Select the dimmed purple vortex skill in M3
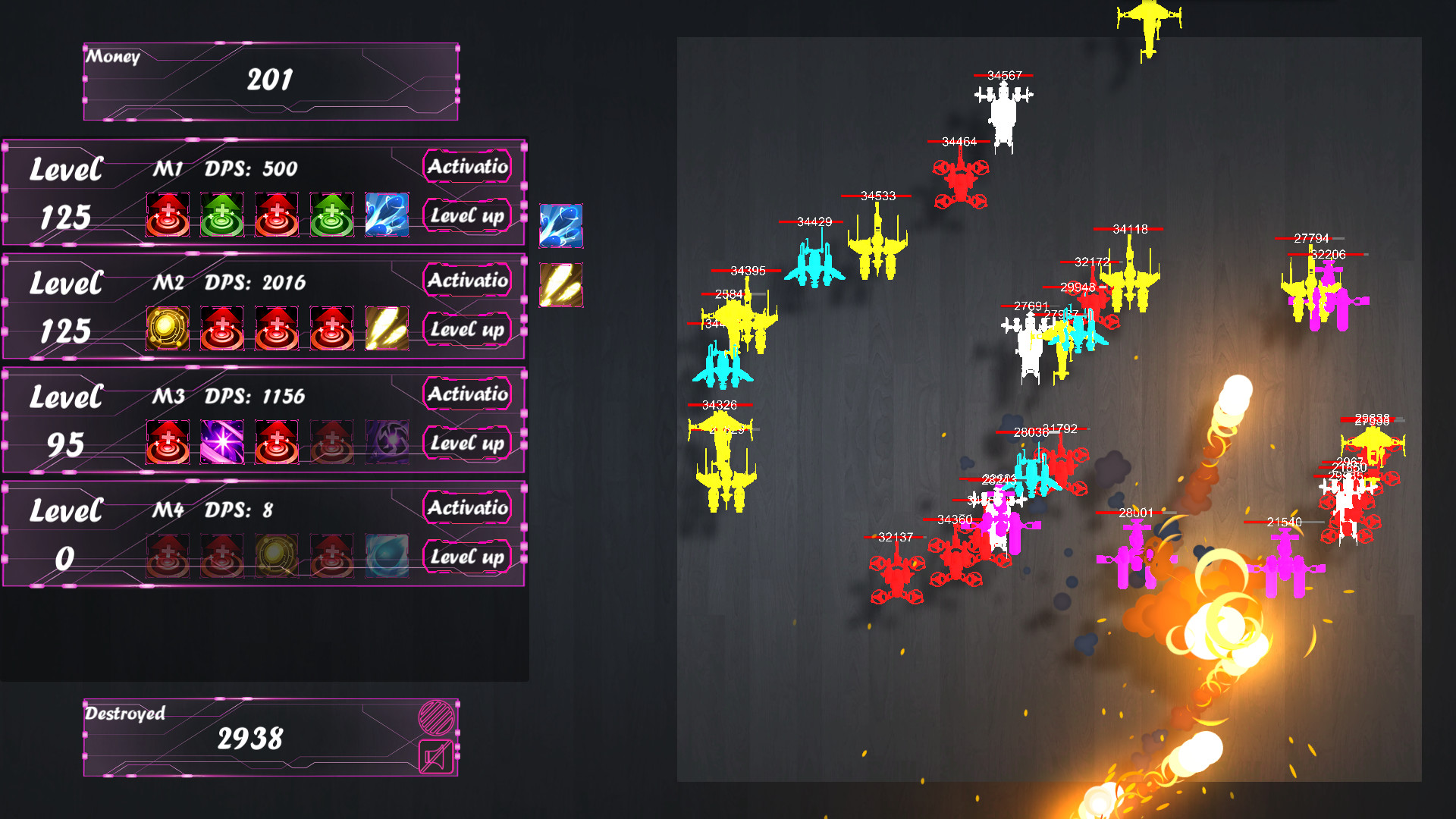This screenshot has width=1456, height=819. click(387, 442)
